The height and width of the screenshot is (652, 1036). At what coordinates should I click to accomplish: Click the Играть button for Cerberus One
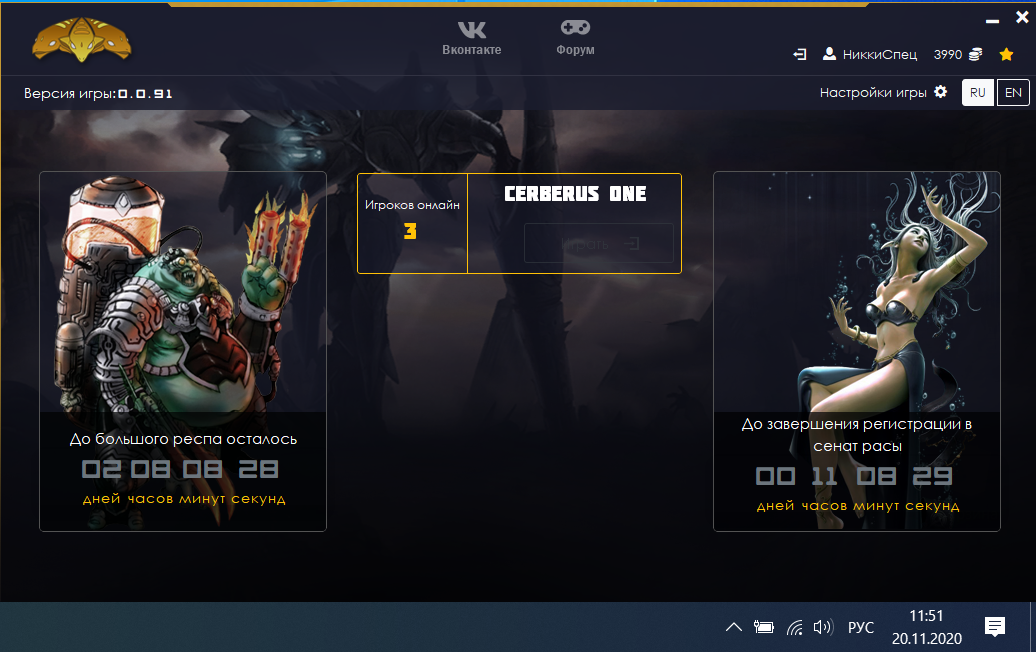[x=598, y=243]
